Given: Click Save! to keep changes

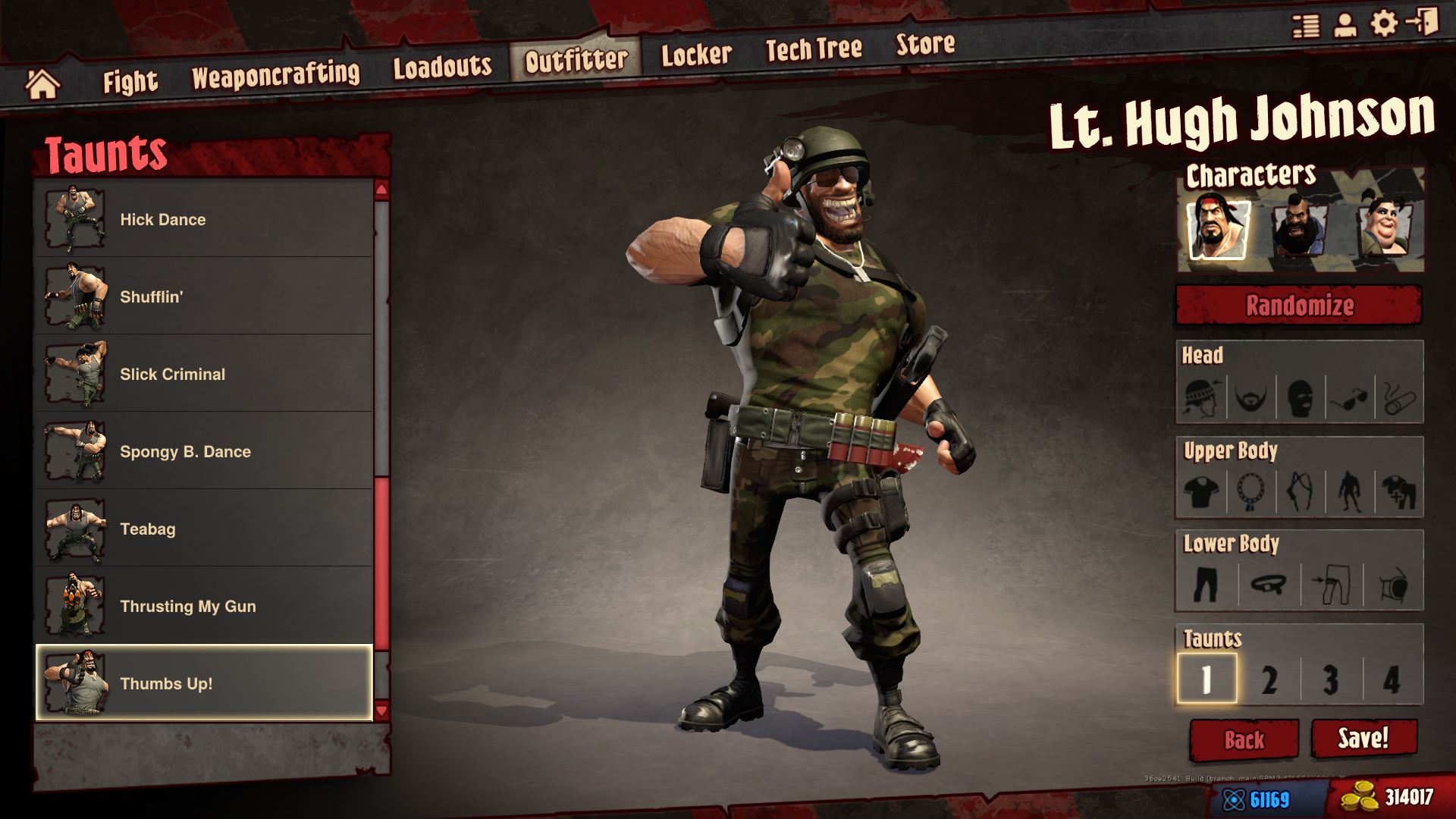Looking at the screenshot, I should [1365, 739].
